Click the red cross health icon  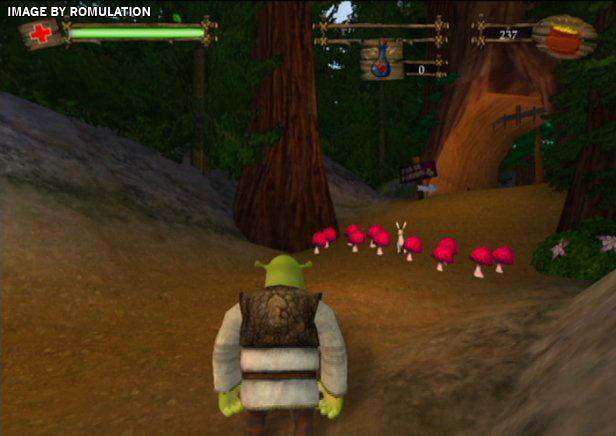[x=41, y=34]
